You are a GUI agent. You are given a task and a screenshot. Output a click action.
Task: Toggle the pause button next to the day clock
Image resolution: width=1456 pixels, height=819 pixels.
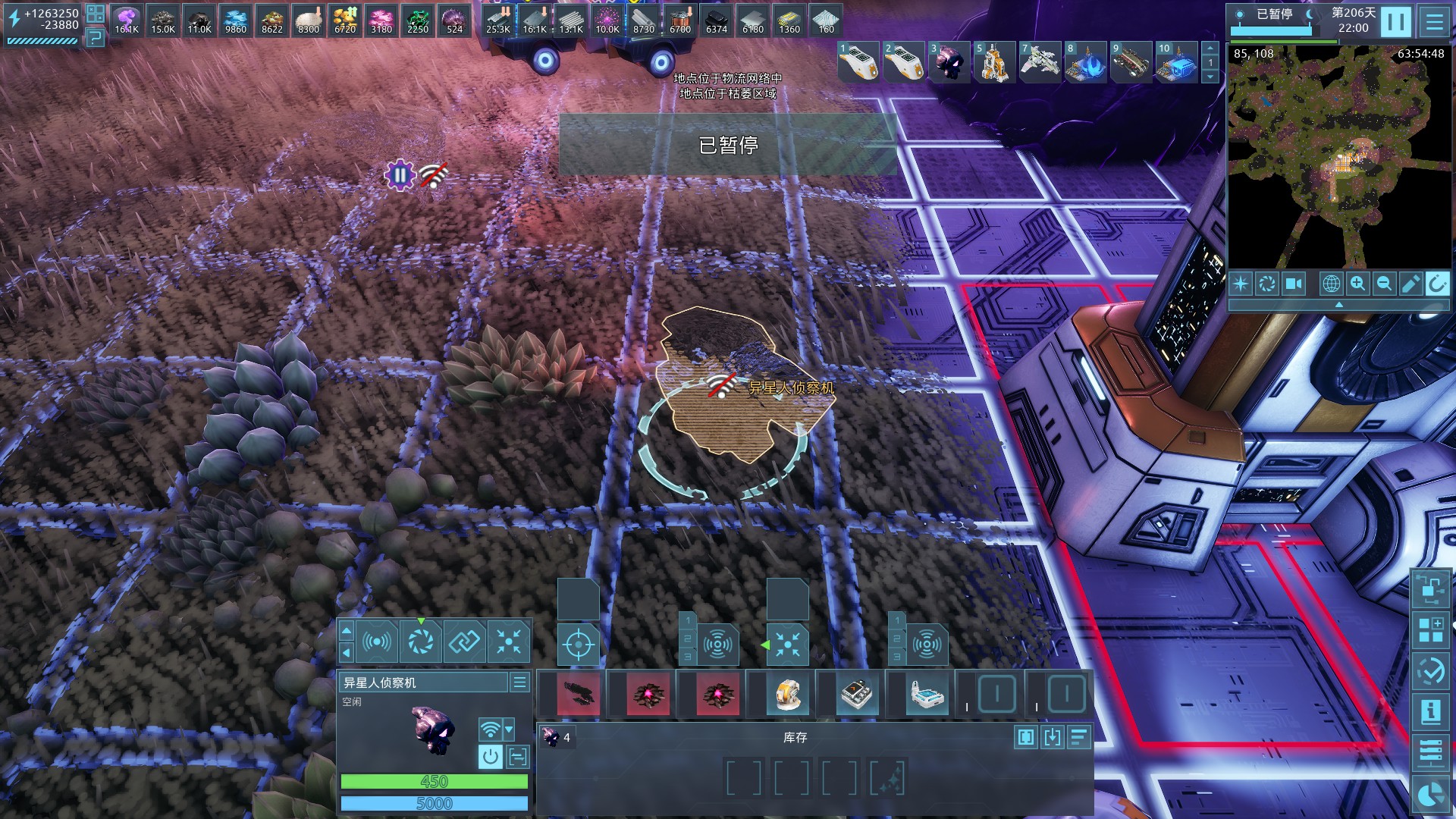click(x=1395, y=22)
